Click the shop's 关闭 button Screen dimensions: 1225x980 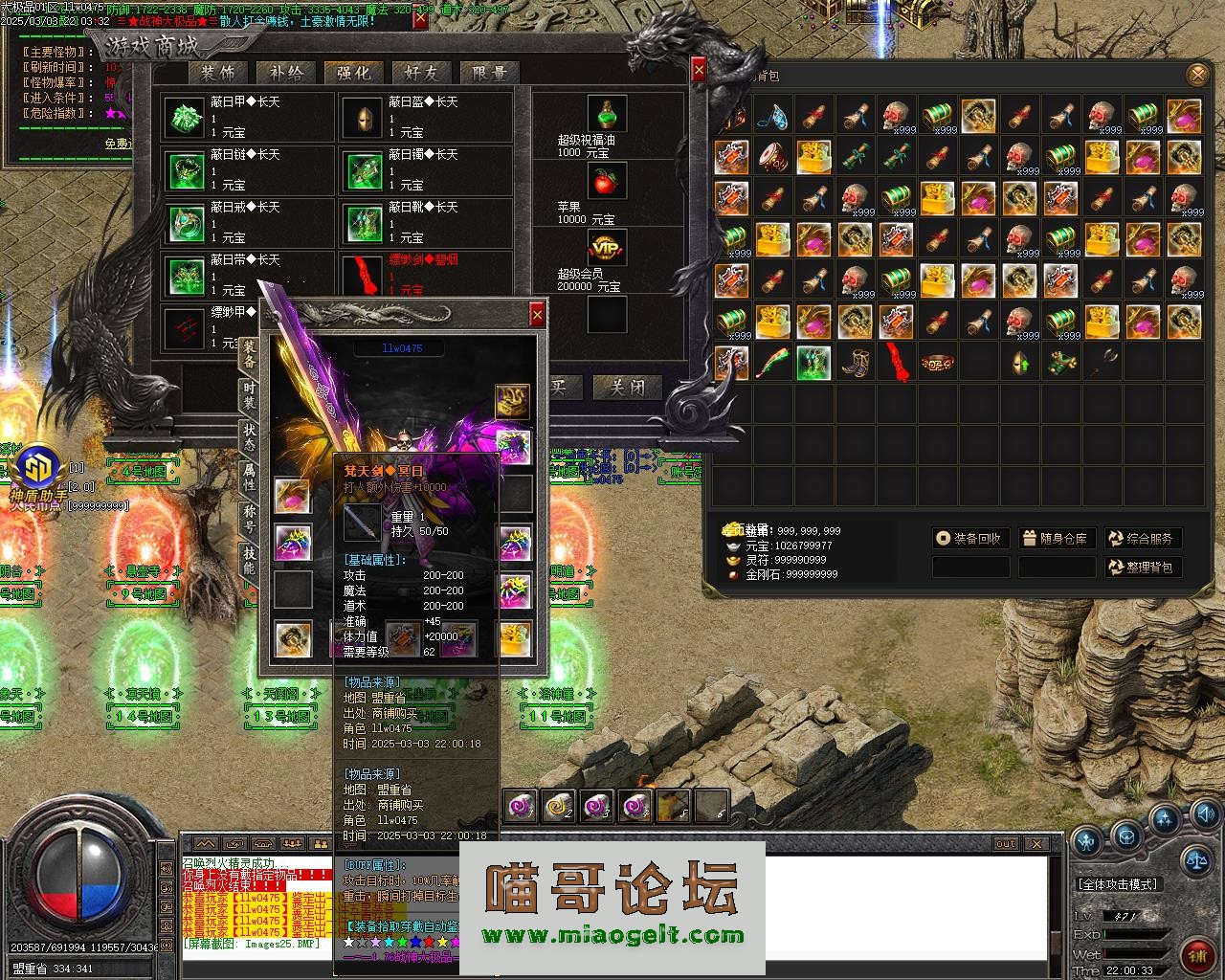point(627,387)
